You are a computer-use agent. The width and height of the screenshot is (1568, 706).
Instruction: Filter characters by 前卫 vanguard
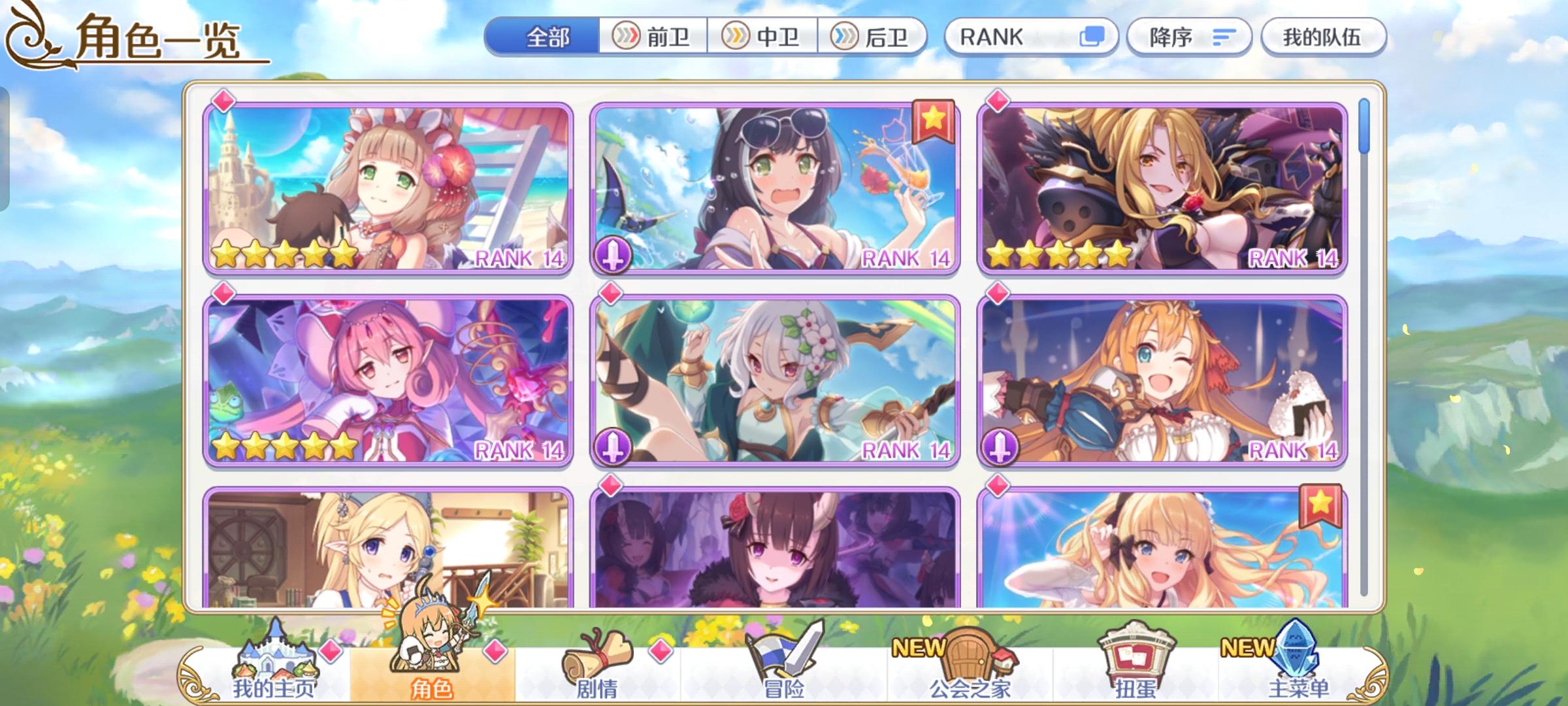651,37
